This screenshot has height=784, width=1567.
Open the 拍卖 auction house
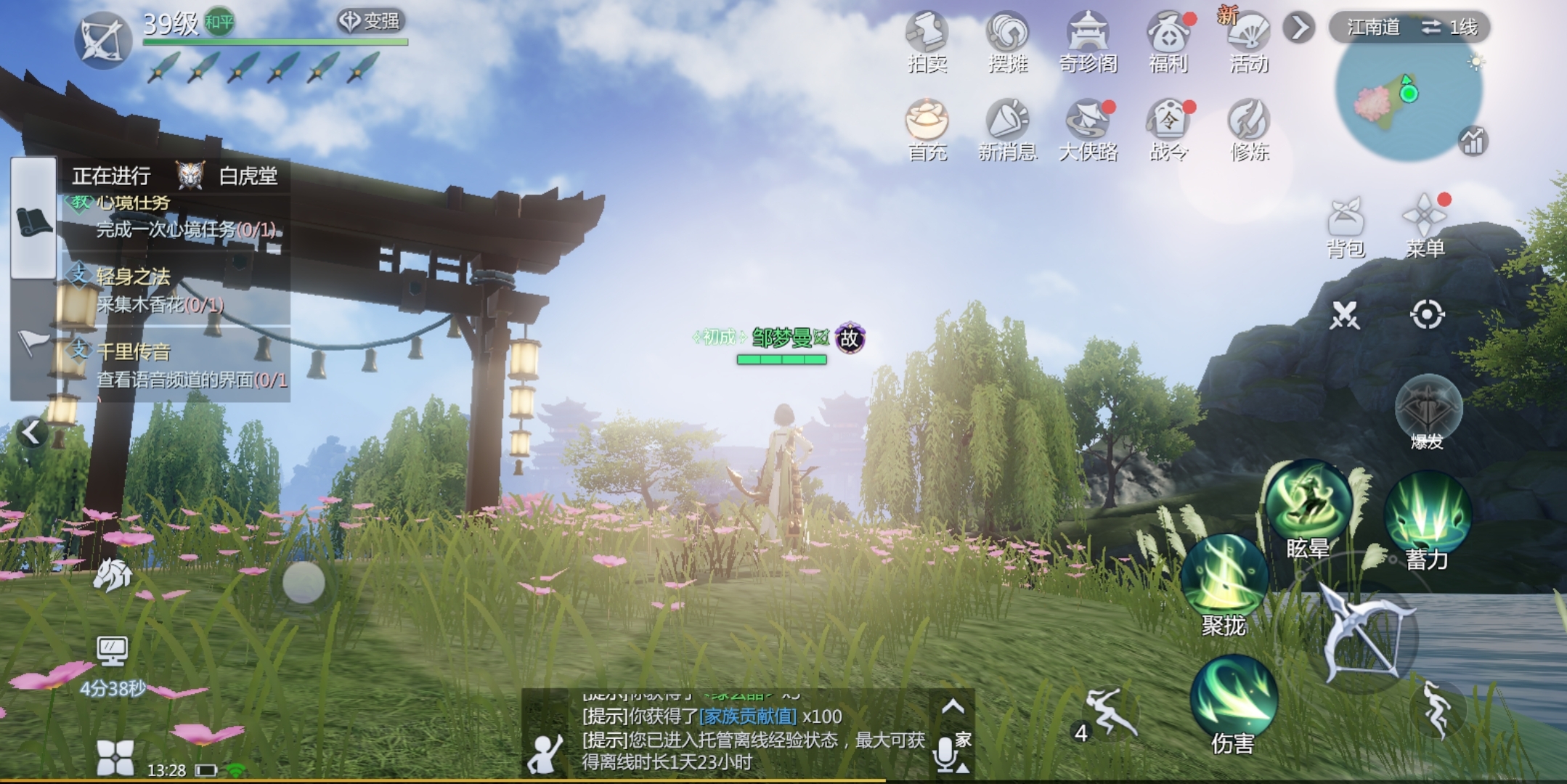pyautogui.click(x=927, y=42)
